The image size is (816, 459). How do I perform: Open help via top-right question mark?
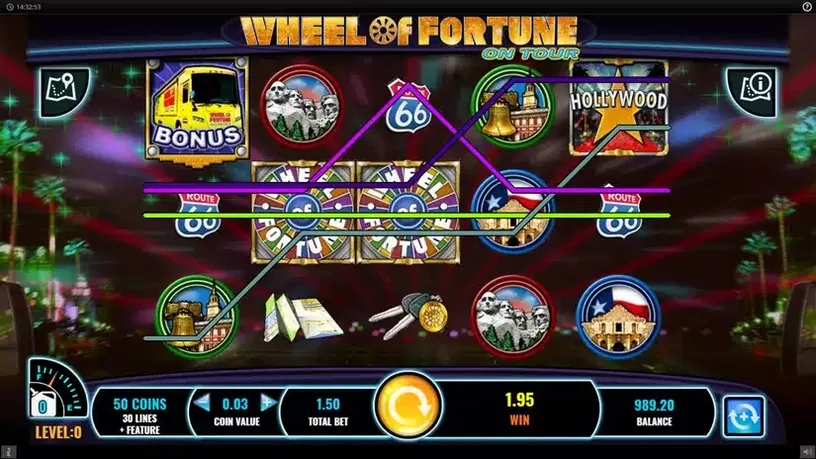[806, 6]
